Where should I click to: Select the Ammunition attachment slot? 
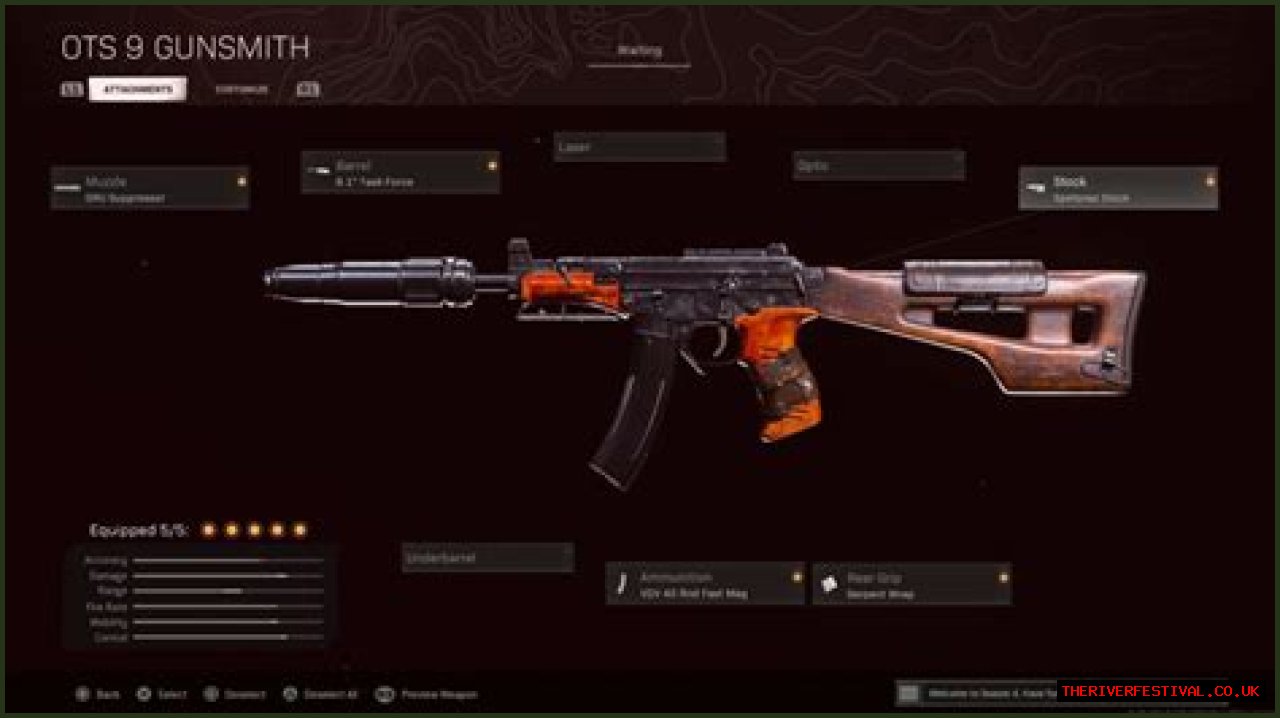pos(705,583)
